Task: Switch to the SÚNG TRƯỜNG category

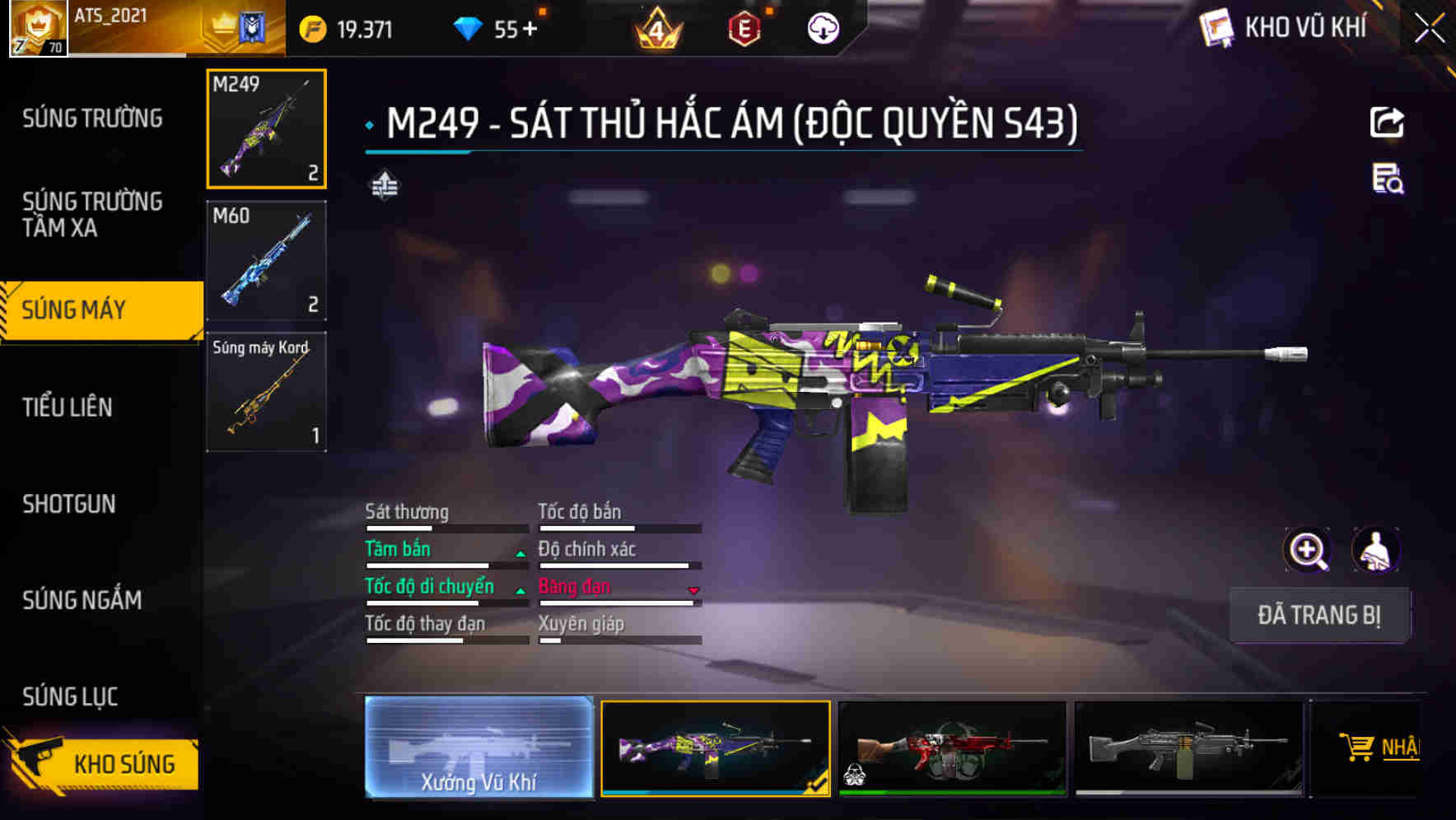Action: 91,118
